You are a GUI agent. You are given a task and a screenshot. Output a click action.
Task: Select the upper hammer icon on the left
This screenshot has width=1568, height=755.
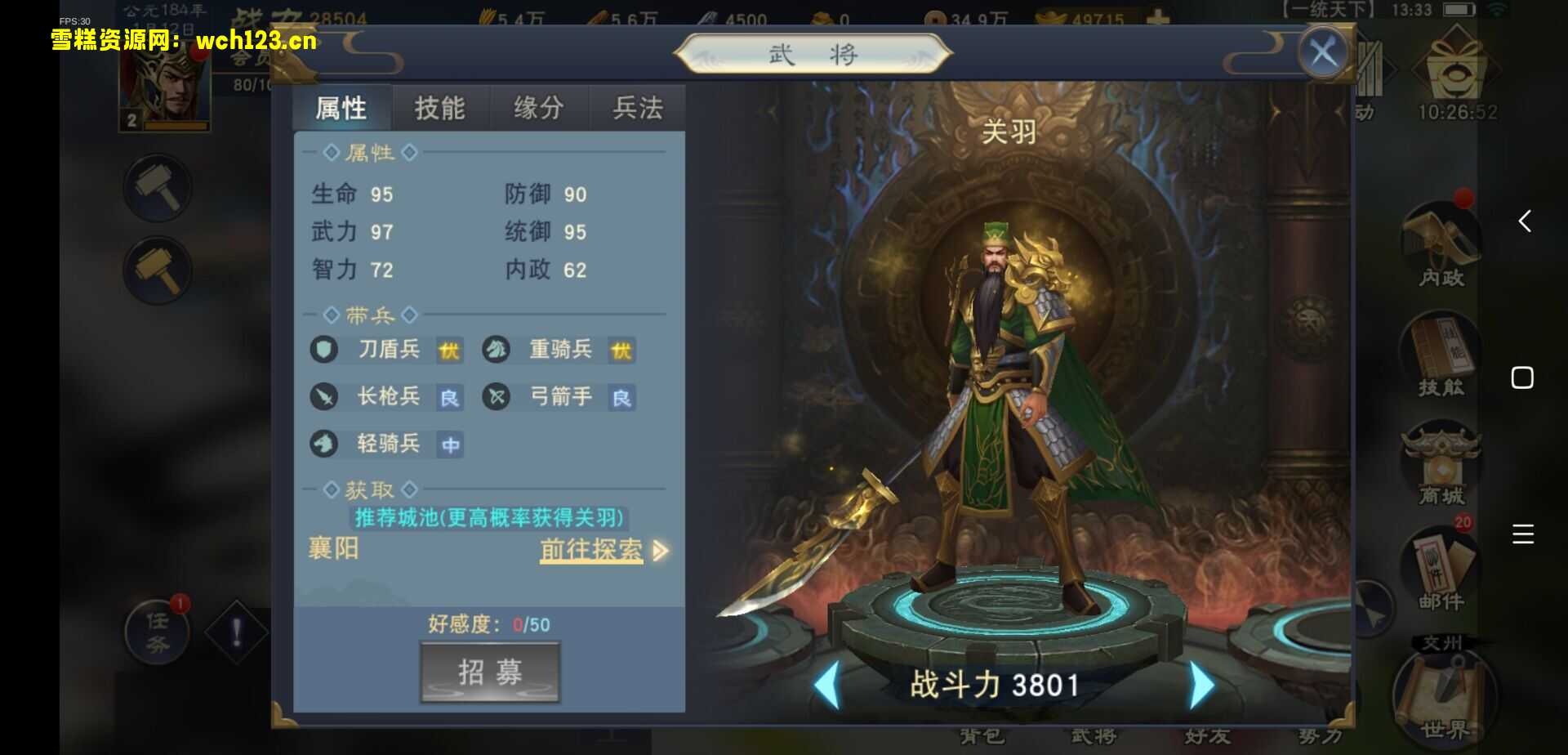tap(158, 186)
